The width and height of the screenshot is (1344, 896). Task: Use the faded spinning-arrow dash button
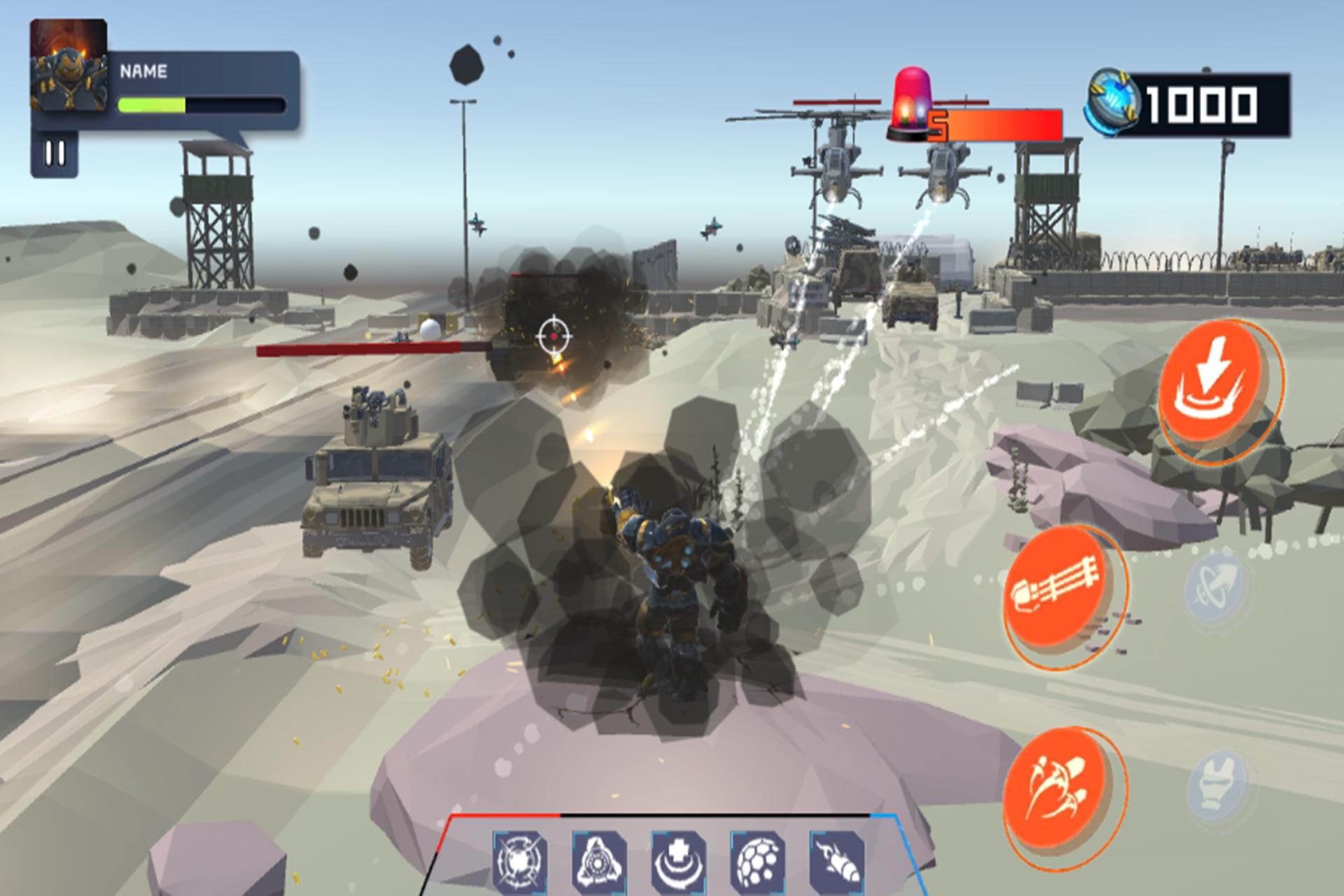pos(1214,587)
